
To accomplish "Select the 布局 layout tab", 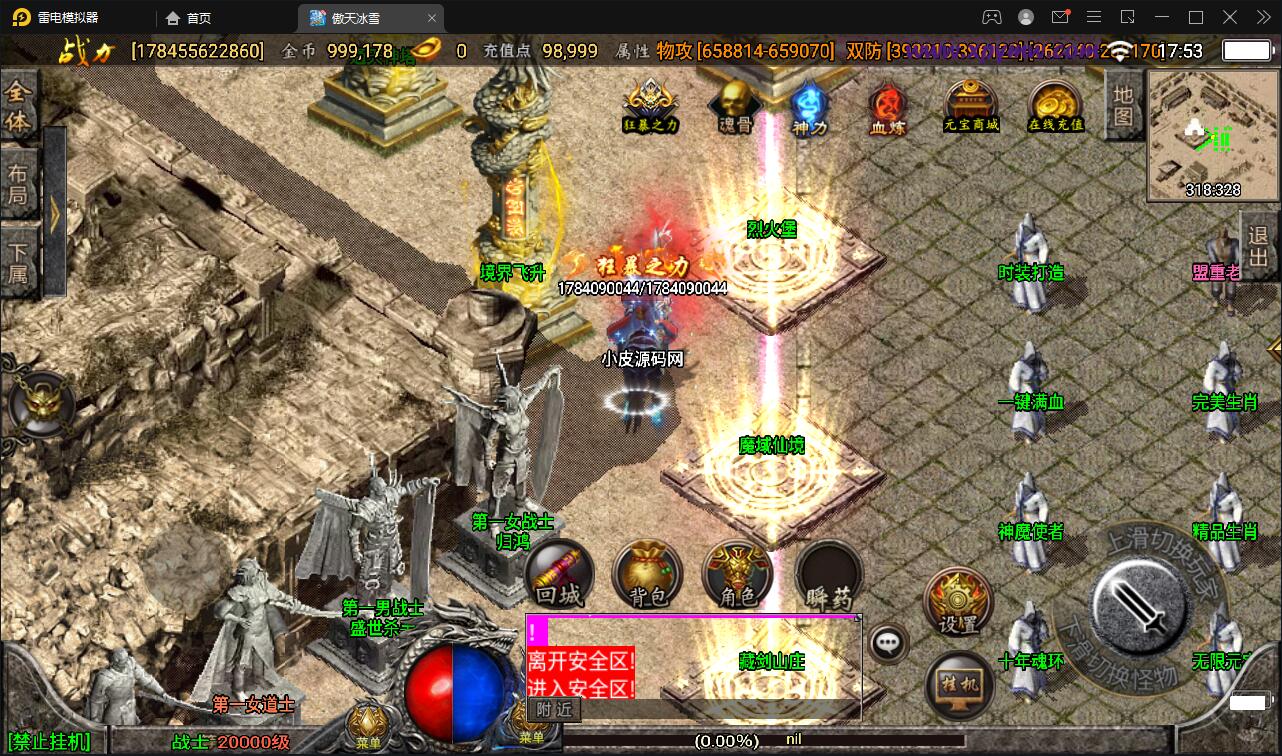I will pyautogui.click(x=18, y=183).
